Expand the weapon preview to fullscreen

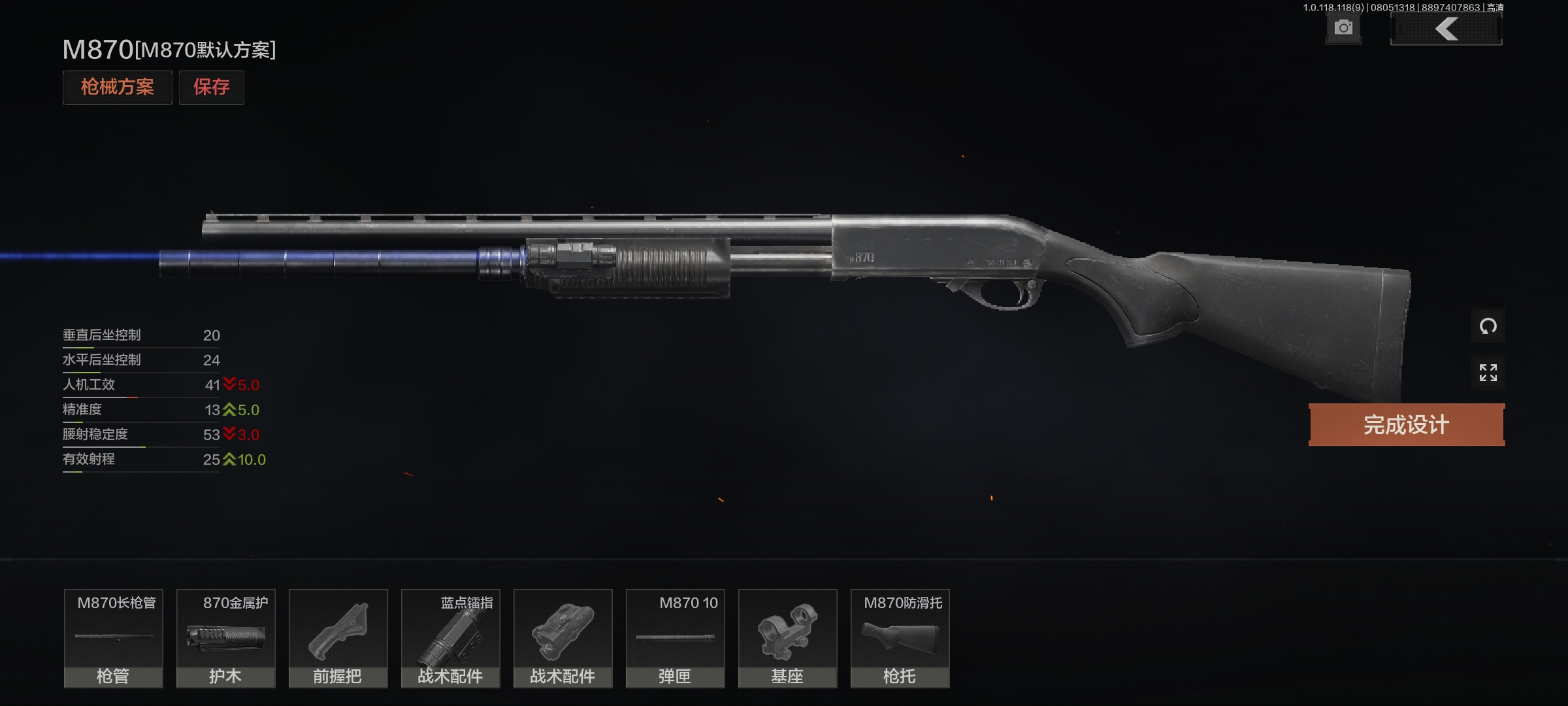(x=1488, y=373)
